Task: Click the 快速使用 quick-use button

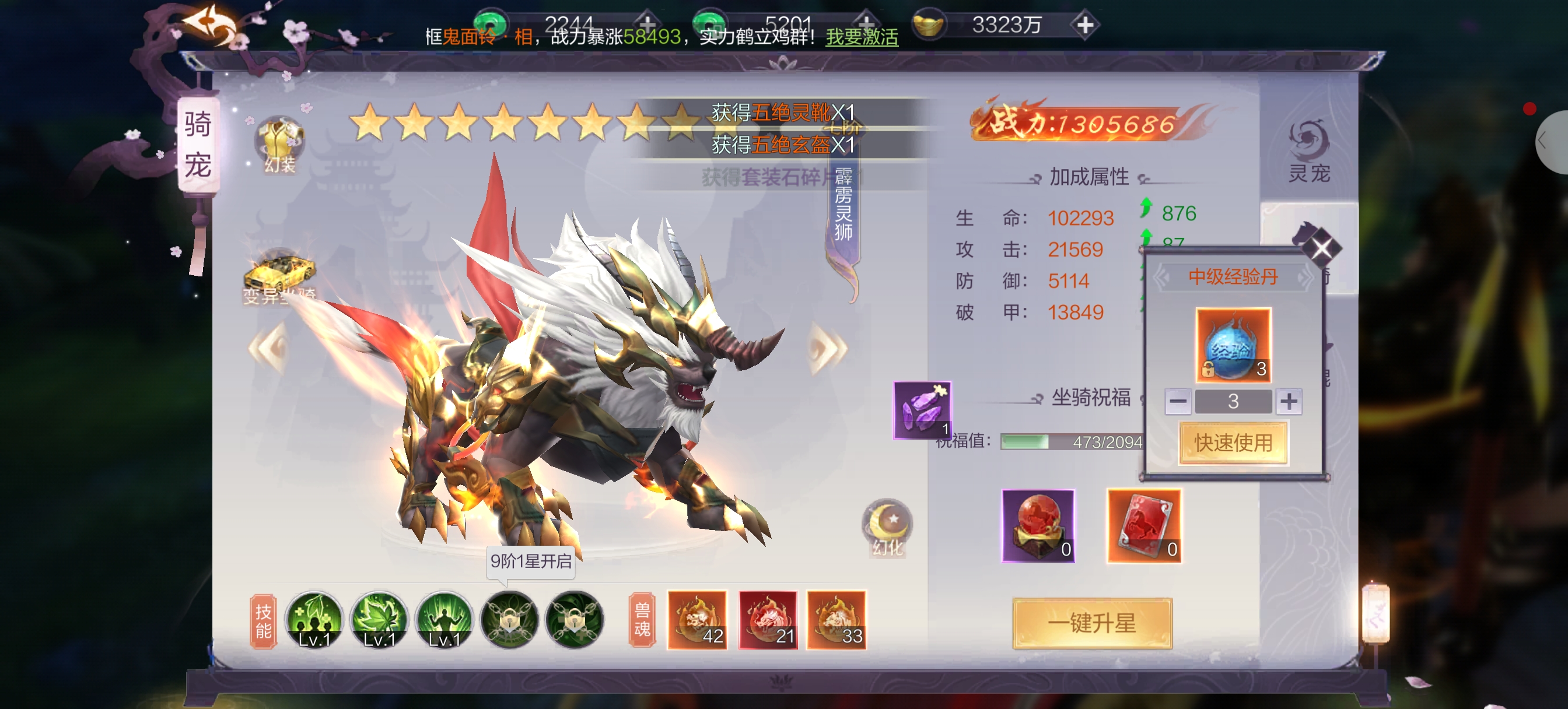Action: (1233, 443)
